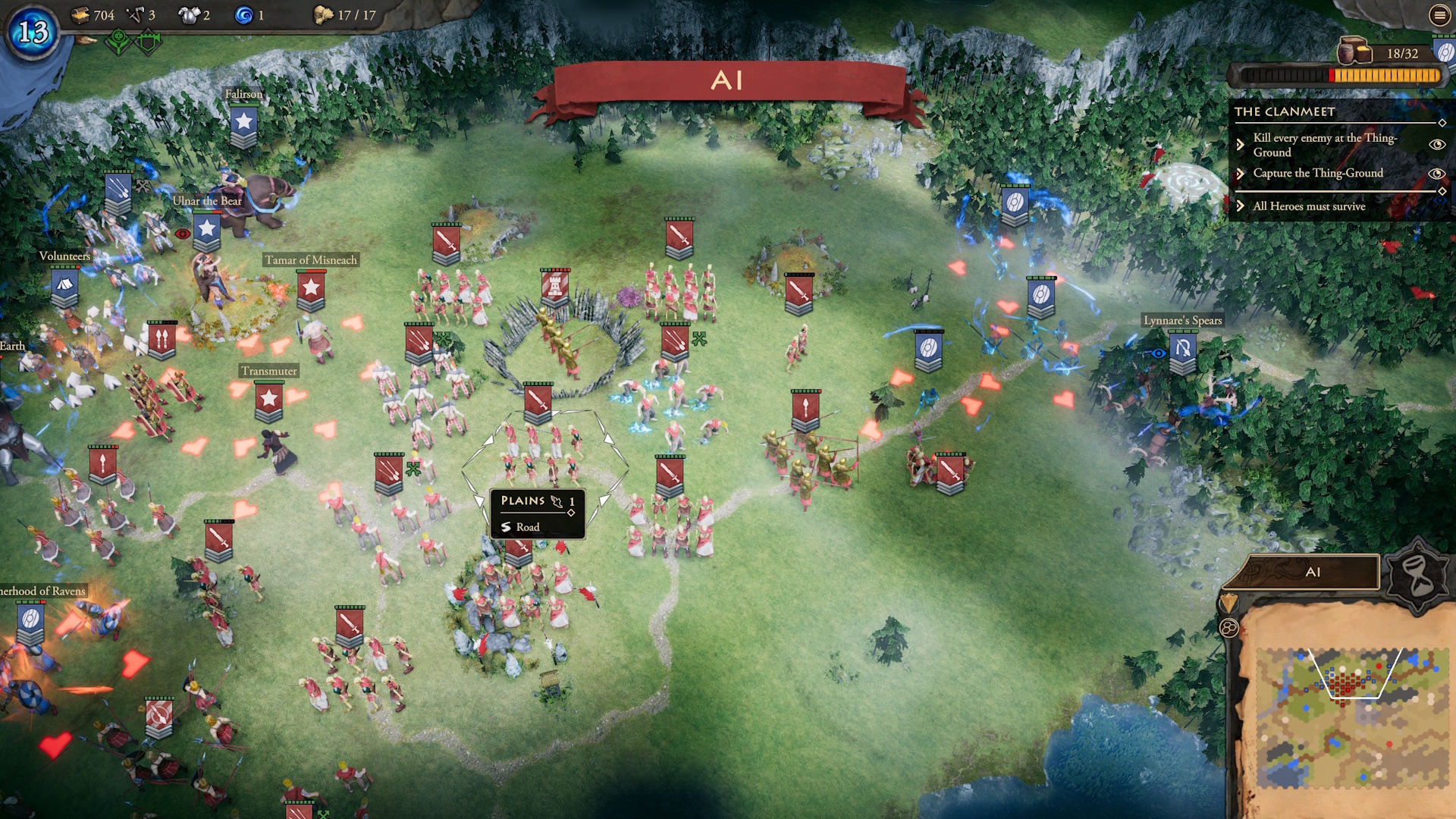
Task: Click the hourglass end turn button
Action: [x=1417, y=576]
